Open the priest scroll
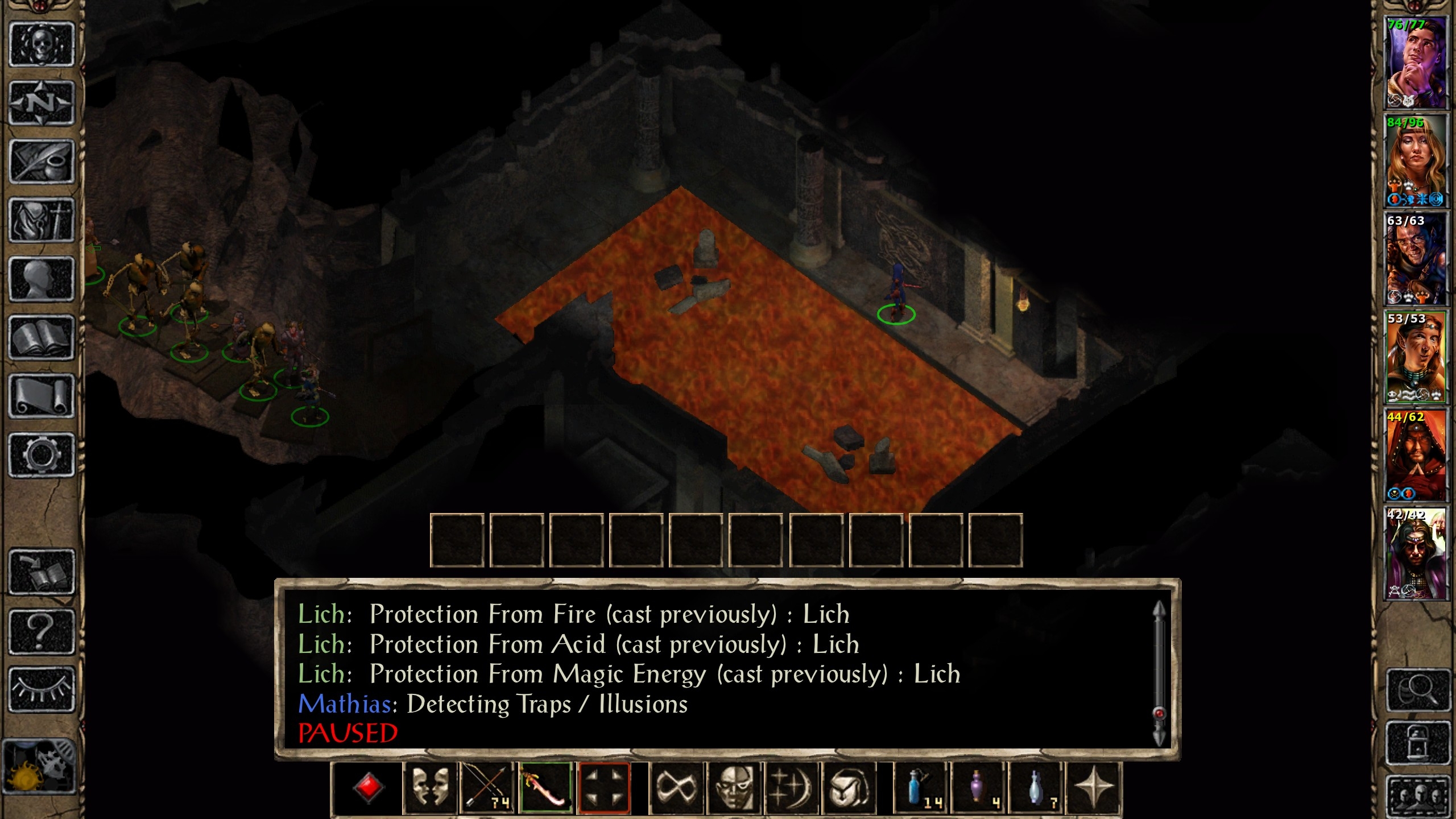The height and width of the screenshot is (819, 1456). point(42,396)
